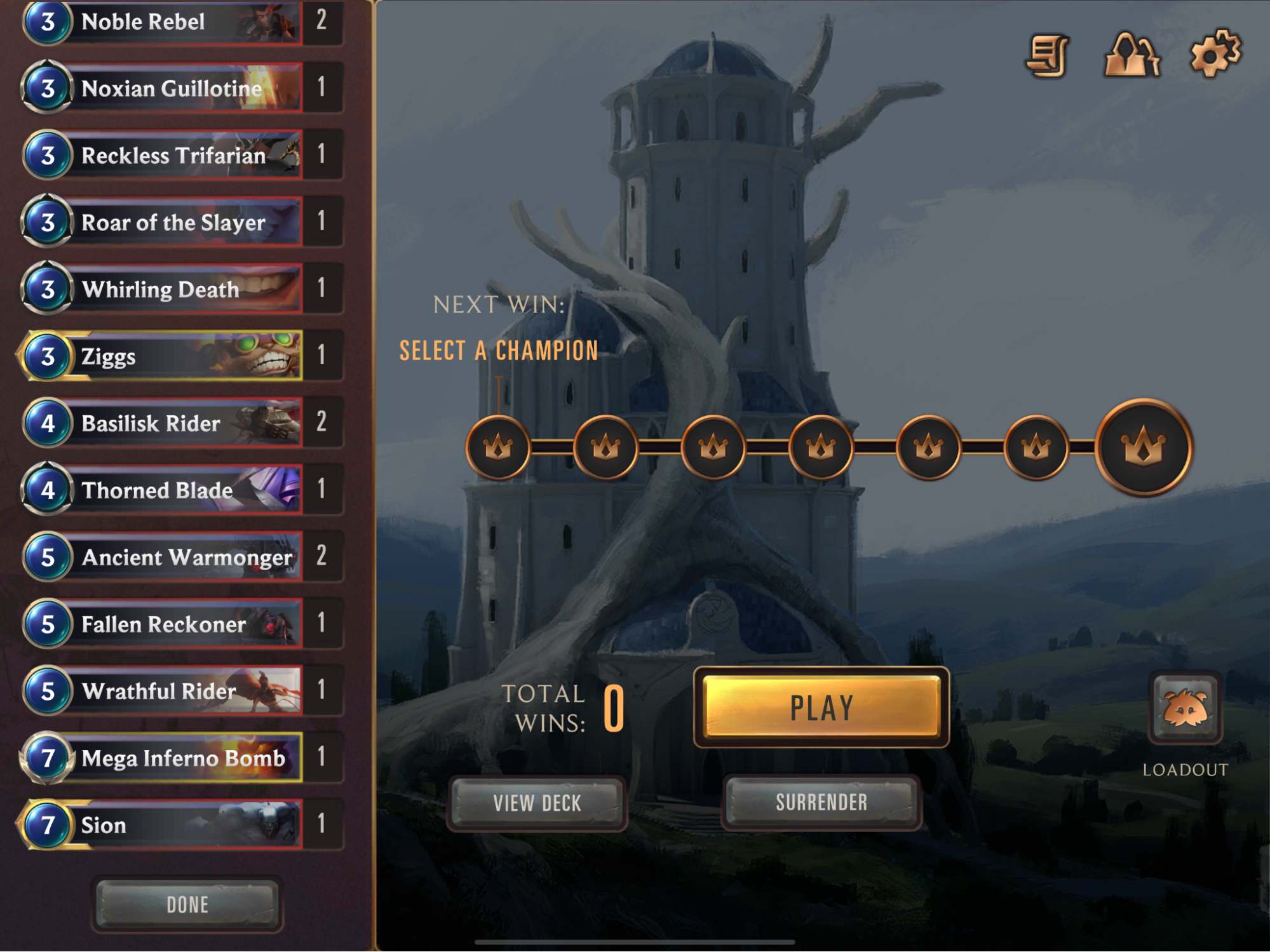Image resolution: width=1270 pixels, height=952 pixels.
Task: Start the match with the Play button
Action: (821, 707)
